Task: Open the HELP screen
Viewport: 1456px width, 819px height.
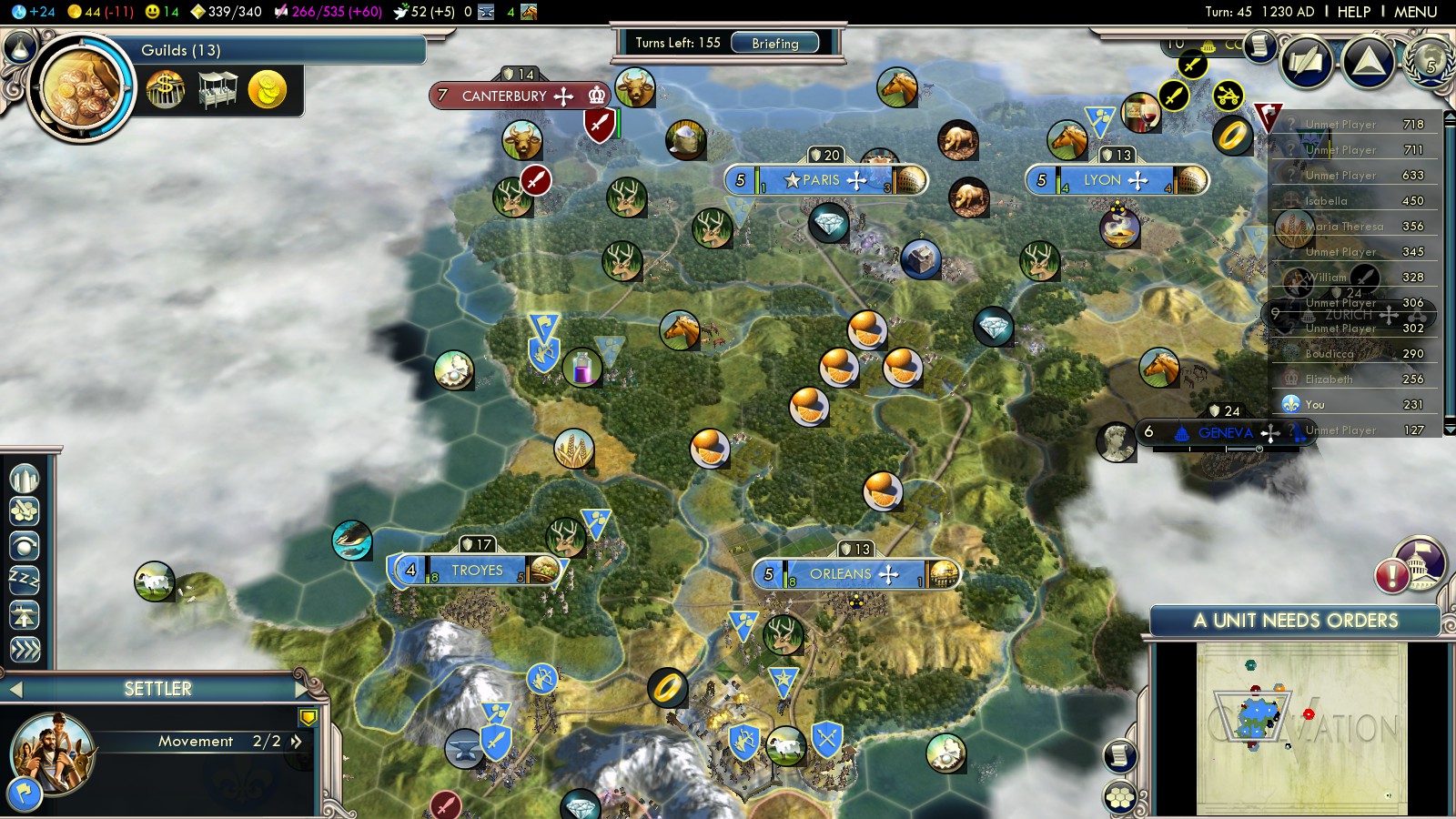Action: [x=1353, y=12]
